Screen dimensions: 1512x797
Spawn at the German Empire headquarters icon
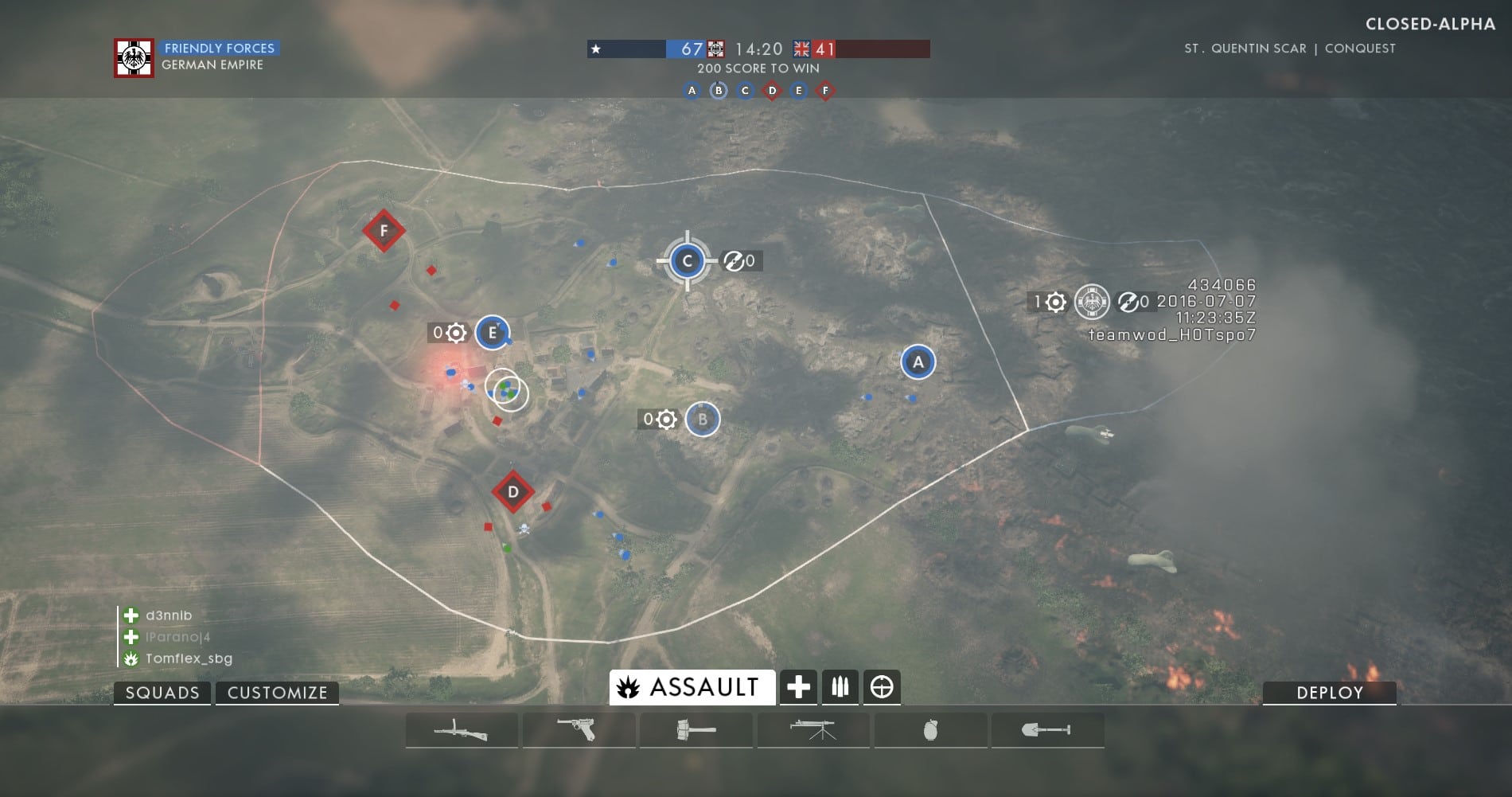[x=1092, y=302]
